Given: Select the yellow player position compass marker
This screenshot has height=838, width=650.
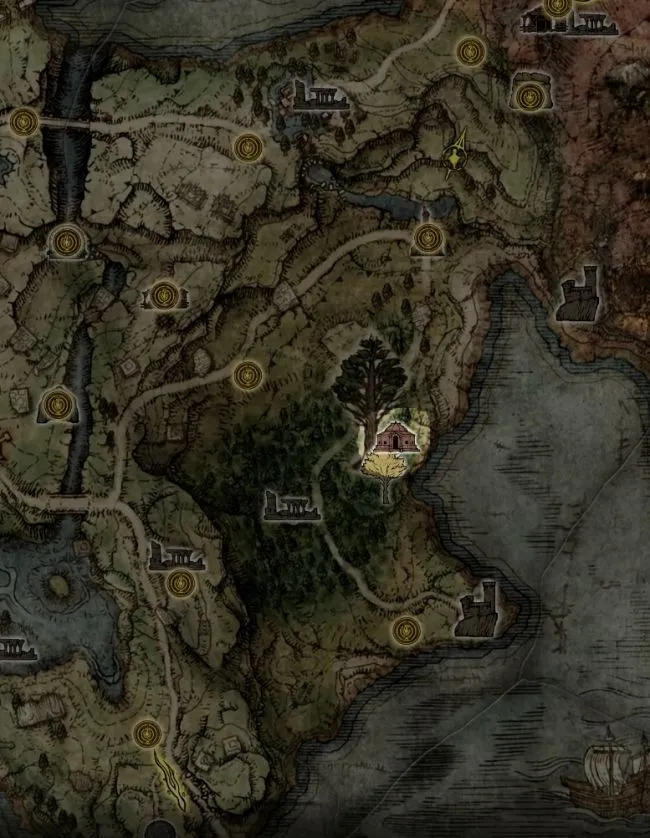Looking at the screenshot, I should pyautogui.click(x=458, y=156).
